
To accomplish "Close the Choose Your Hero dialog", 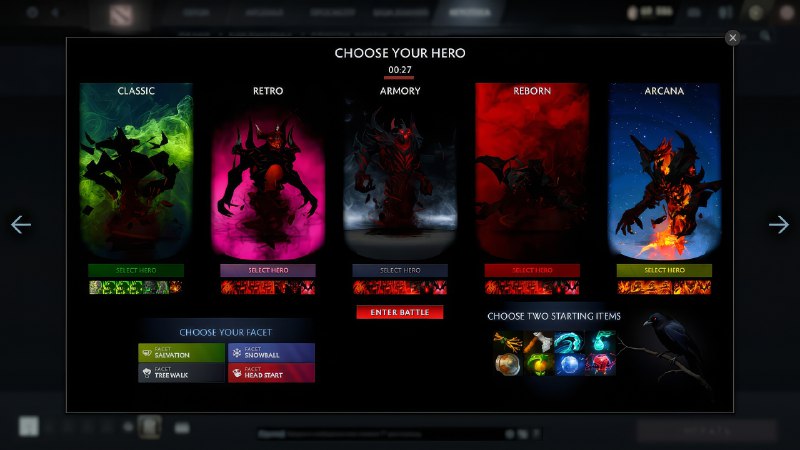I will pyautogui.click(x=733, y=37).
